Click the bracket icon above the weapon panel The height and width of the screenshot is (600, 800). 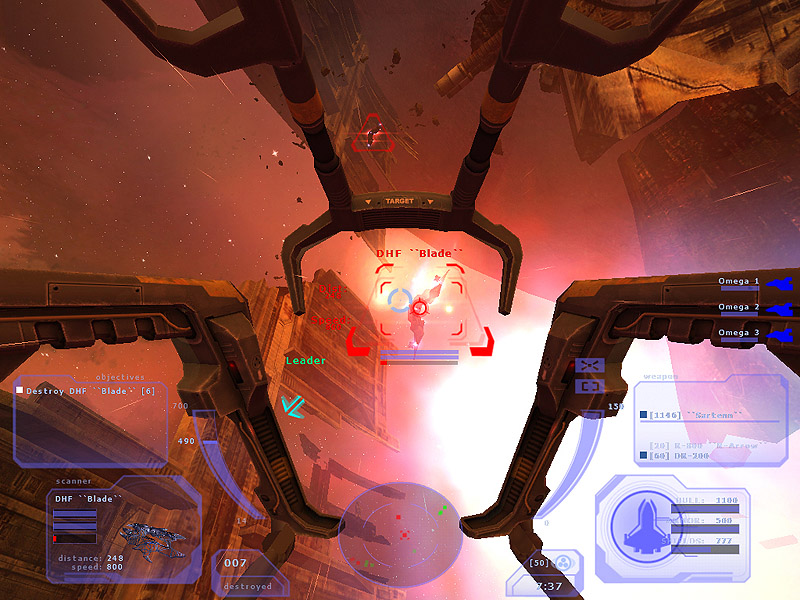tap(589, 385)
